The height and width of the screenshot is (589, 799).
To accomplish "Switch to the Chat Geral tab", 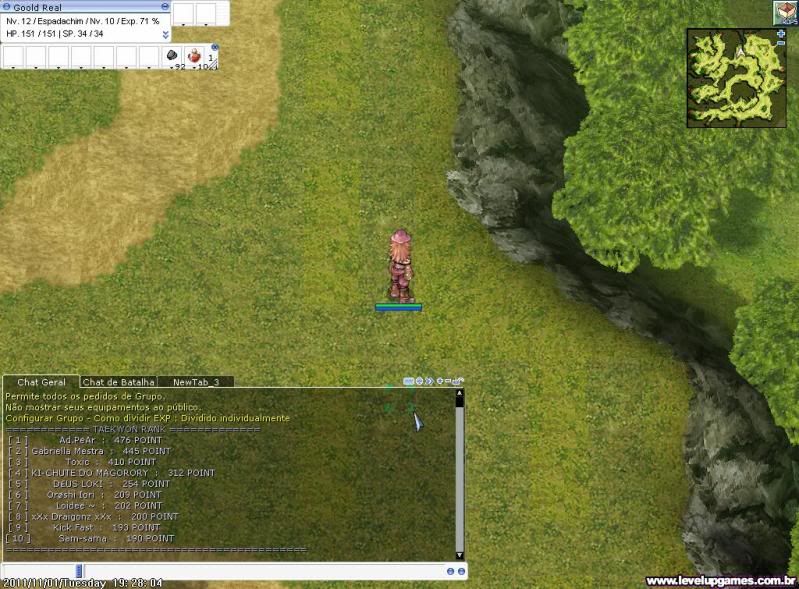I will pyautogui.click(x=41, y=382).
